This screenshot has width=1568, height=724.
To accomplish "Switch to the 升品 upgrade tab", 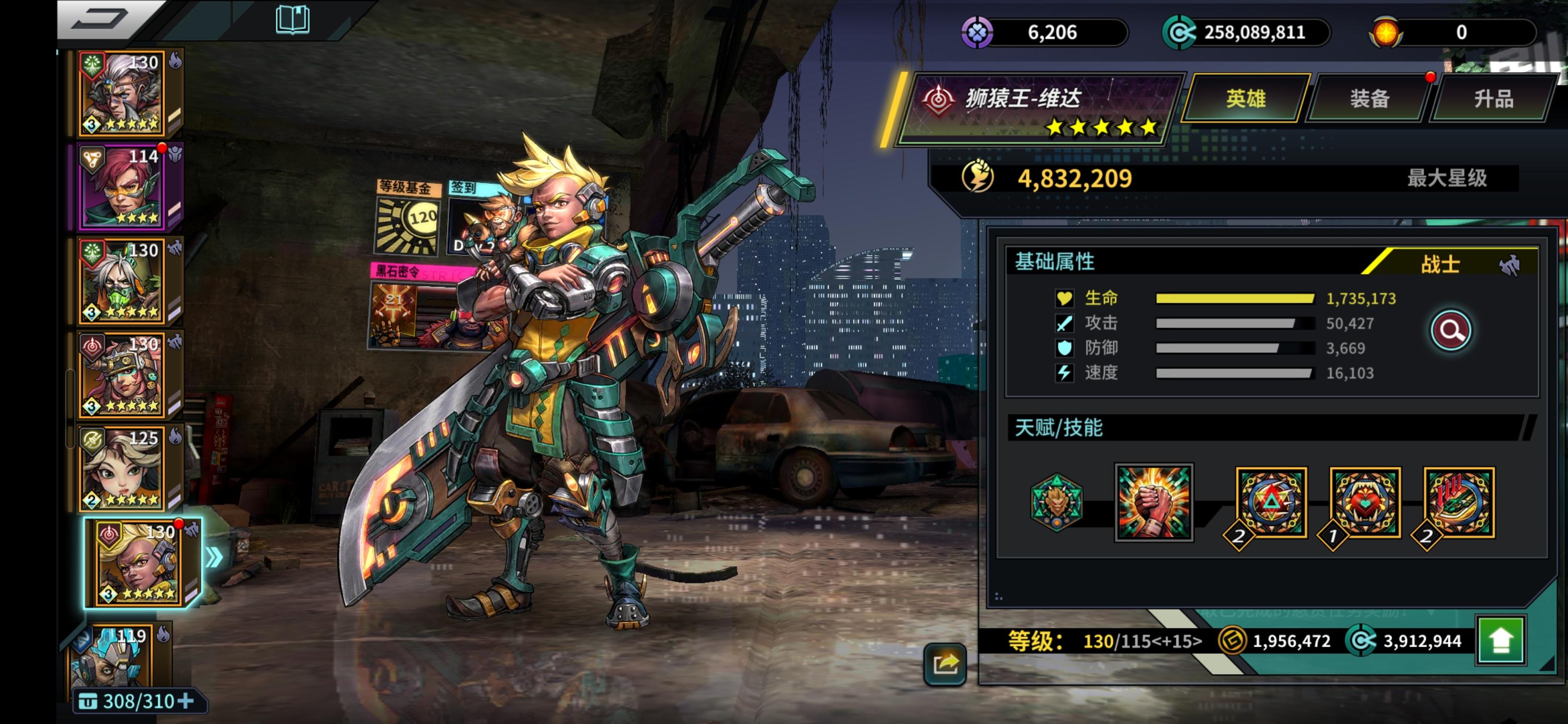I will [x=1494, y=99].
